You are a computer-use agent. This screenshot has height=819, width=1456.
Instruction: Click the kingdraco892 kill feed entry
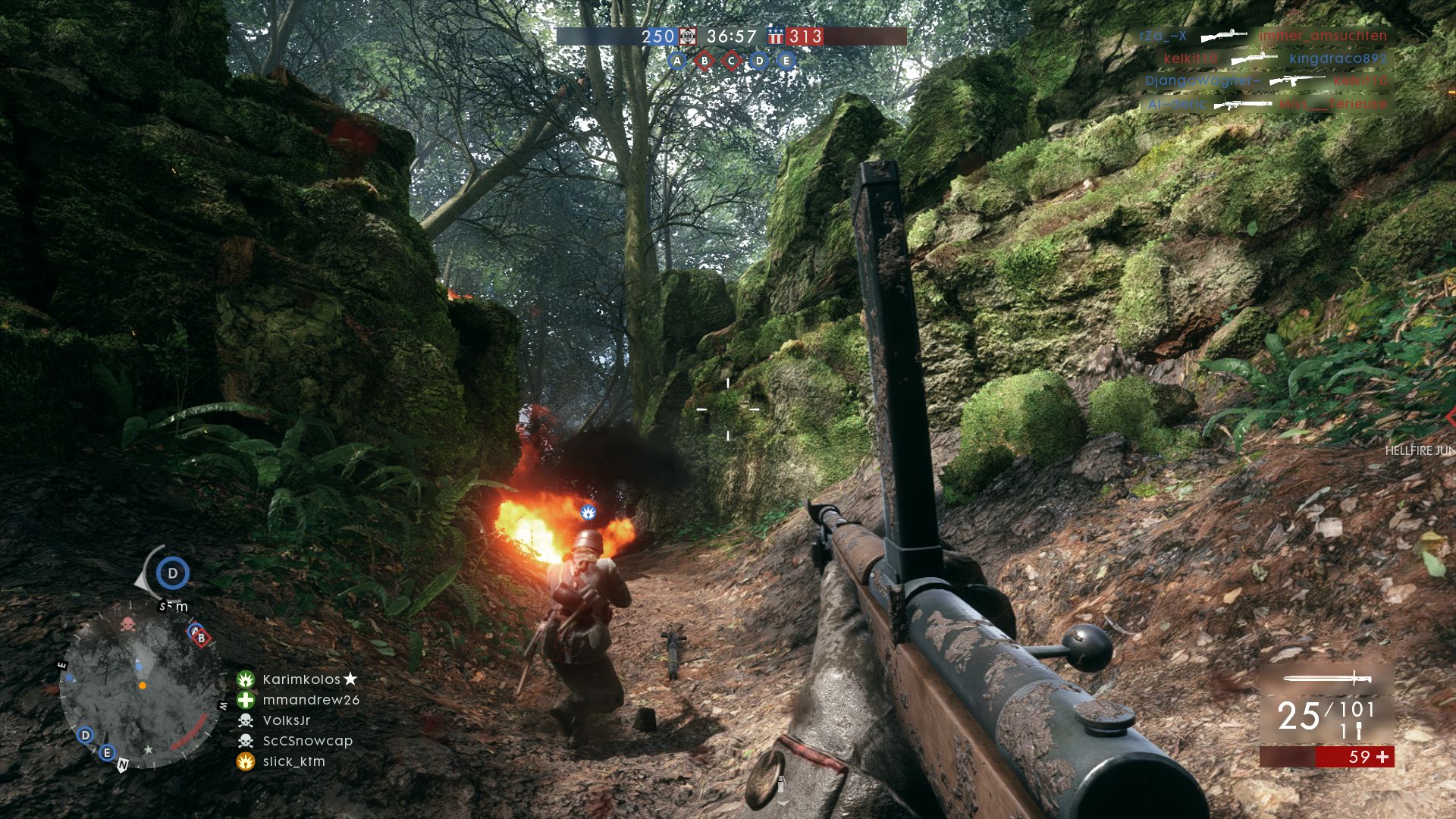[1338, 58]
